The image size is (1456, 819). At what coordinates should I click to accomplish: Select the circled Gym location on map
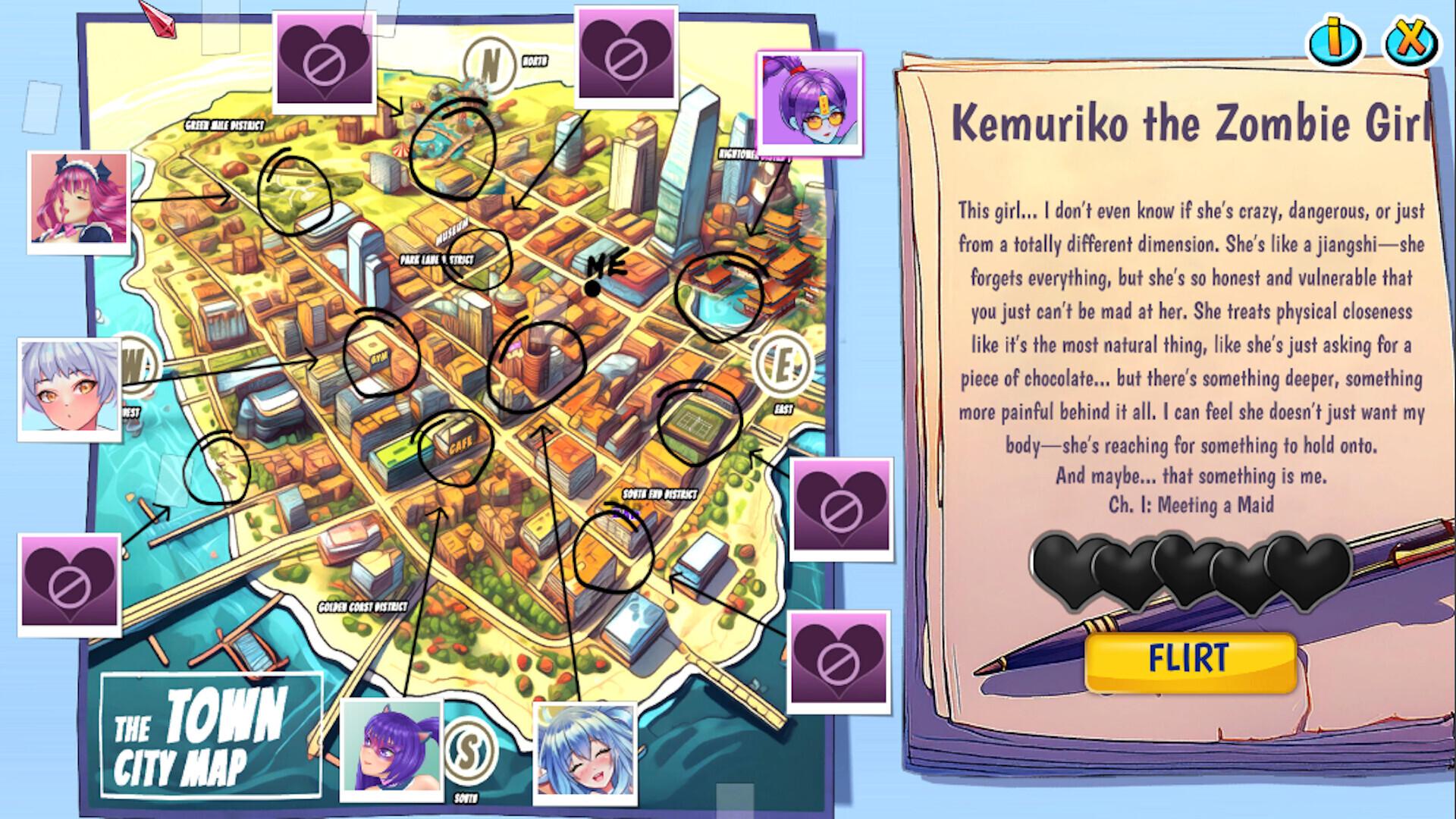tap(380, 354)
